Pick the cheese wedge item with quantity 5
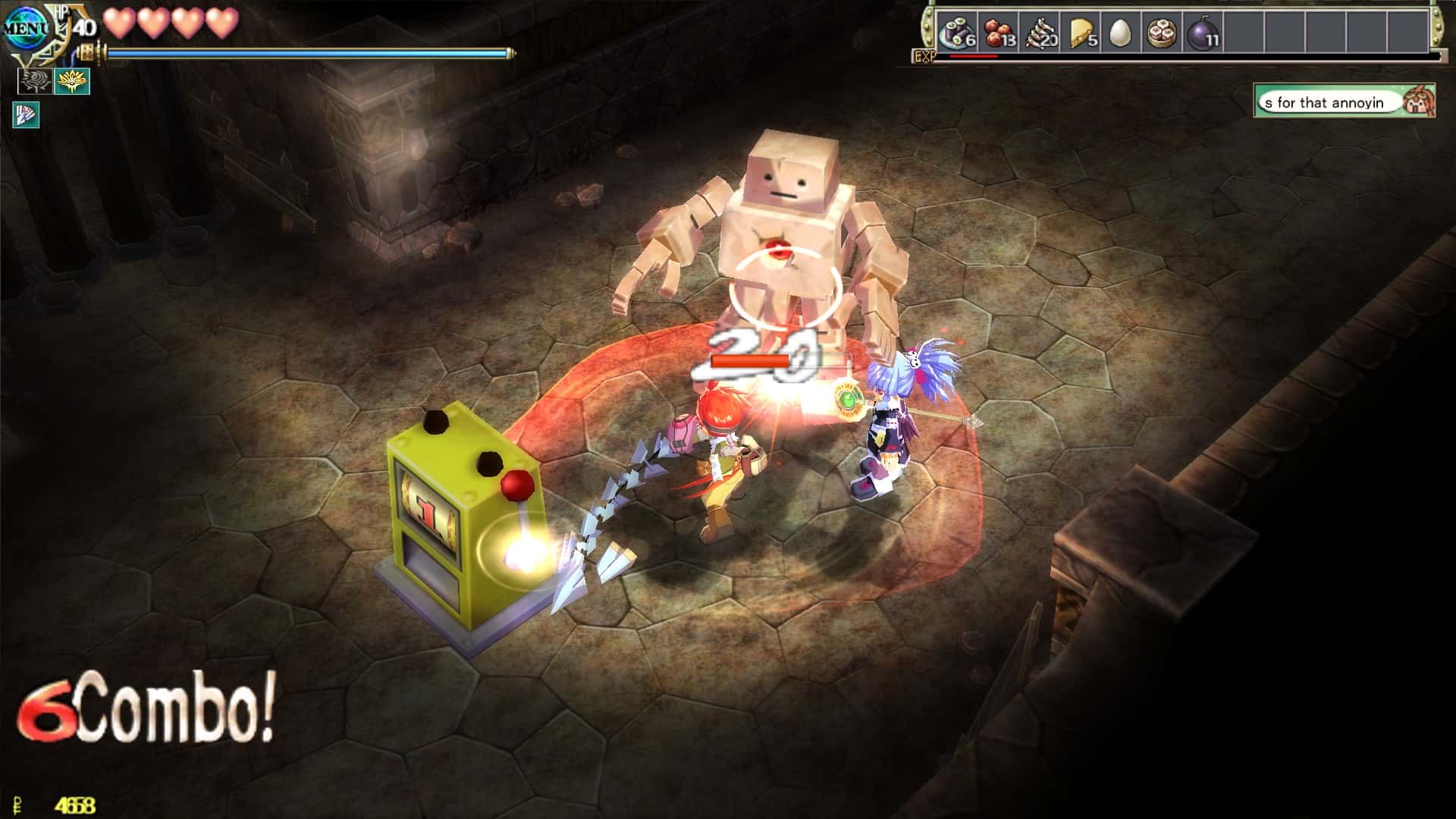This screenshot has height=819, width=1456. (x=1083, y=32)
